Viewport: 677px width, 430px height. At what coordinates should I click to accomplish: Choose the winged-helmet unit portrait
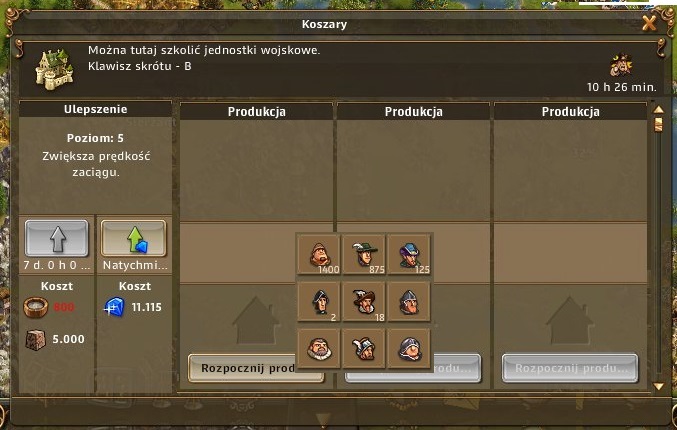[364, 347]
